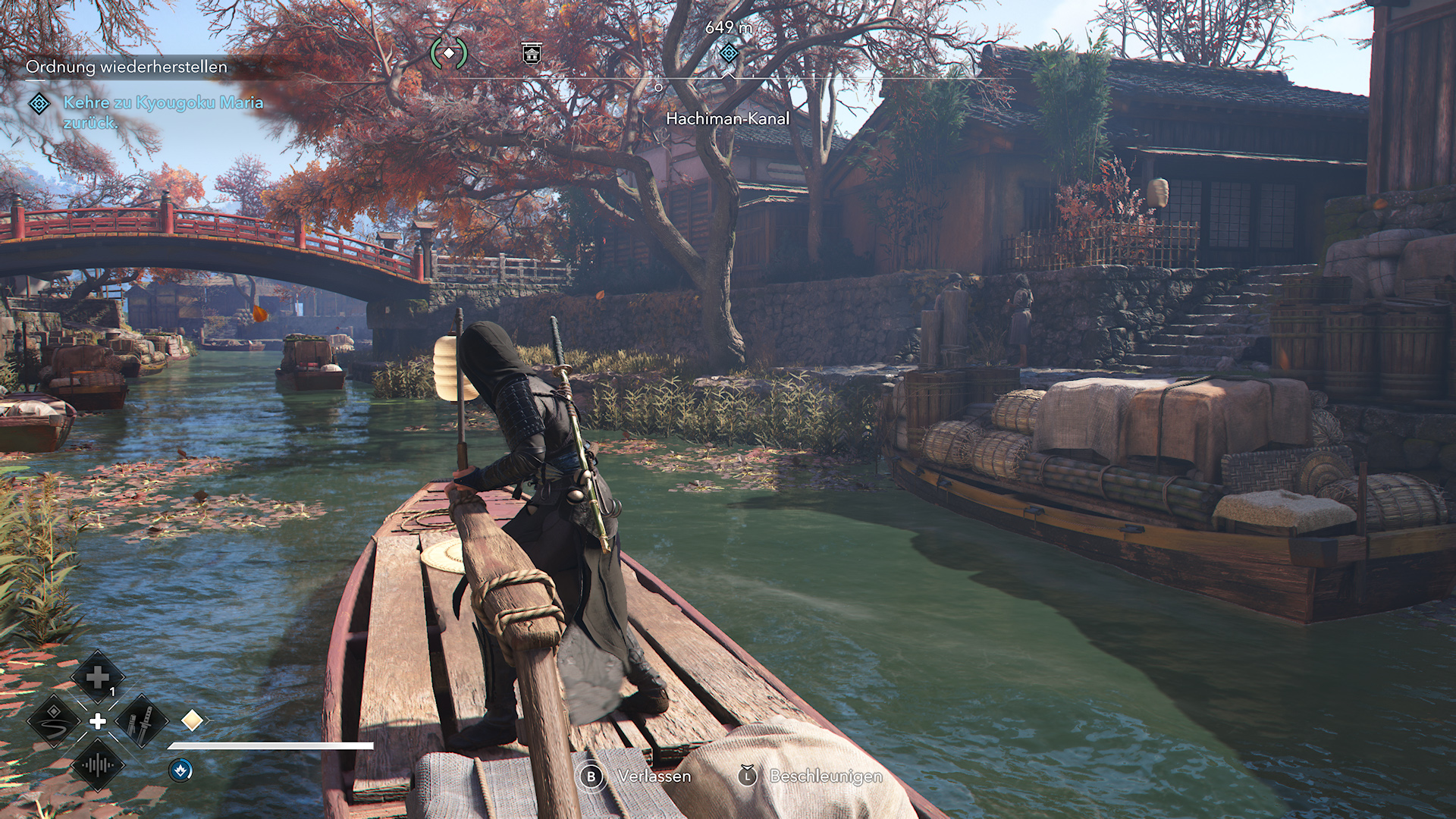This screenshot has height=819, width=1456.
Task: Click the golden diamond adrenaline chunk
Action: coord(192,720)
